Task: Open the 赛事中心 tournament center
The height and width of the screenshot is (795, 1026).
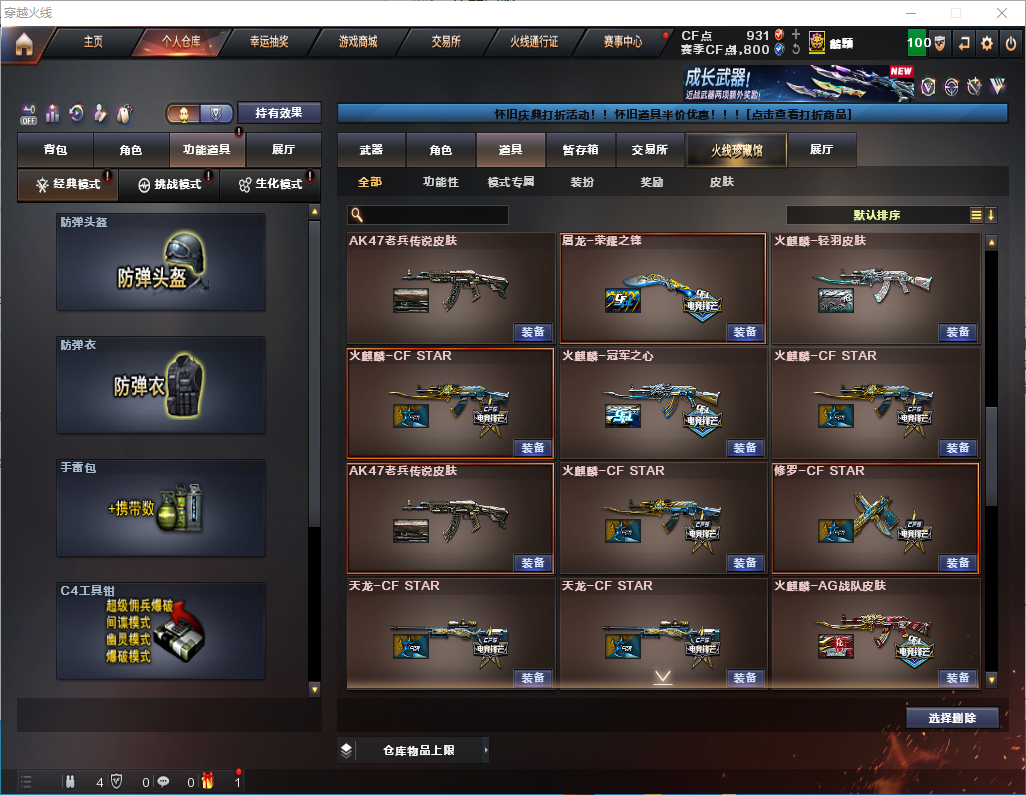Action: (623, 42)
